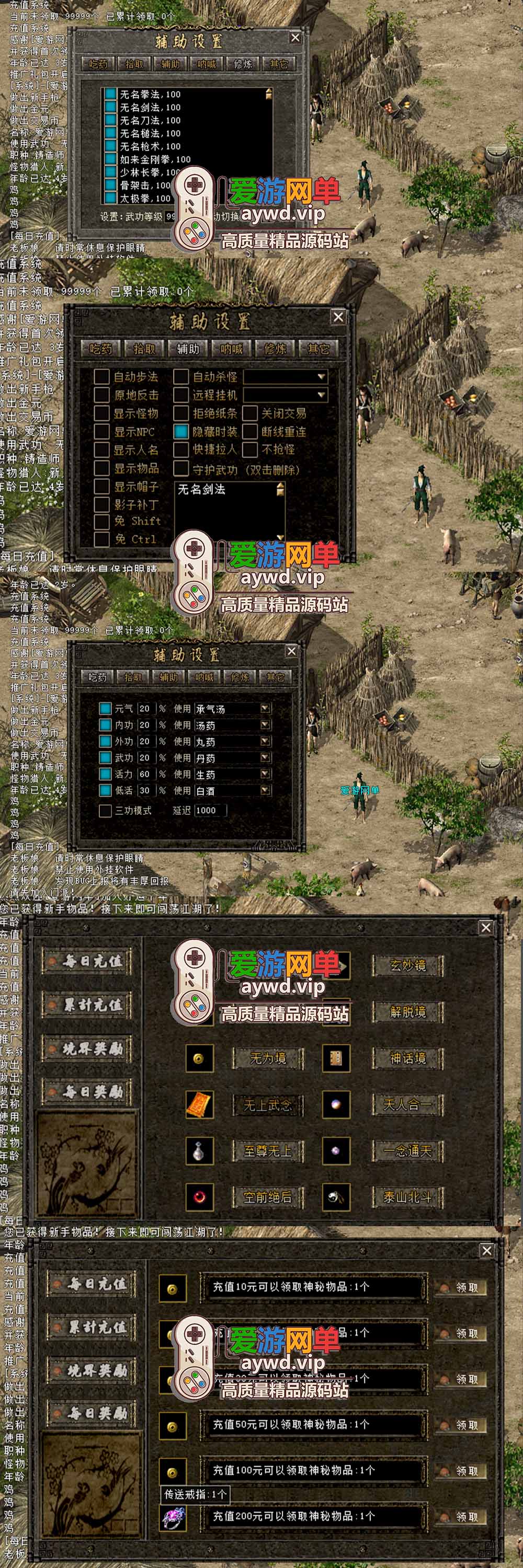Select the 玄妙境 realm reward button
The width and height of the screenshot is (523, 1568).
tap(407, 966)
